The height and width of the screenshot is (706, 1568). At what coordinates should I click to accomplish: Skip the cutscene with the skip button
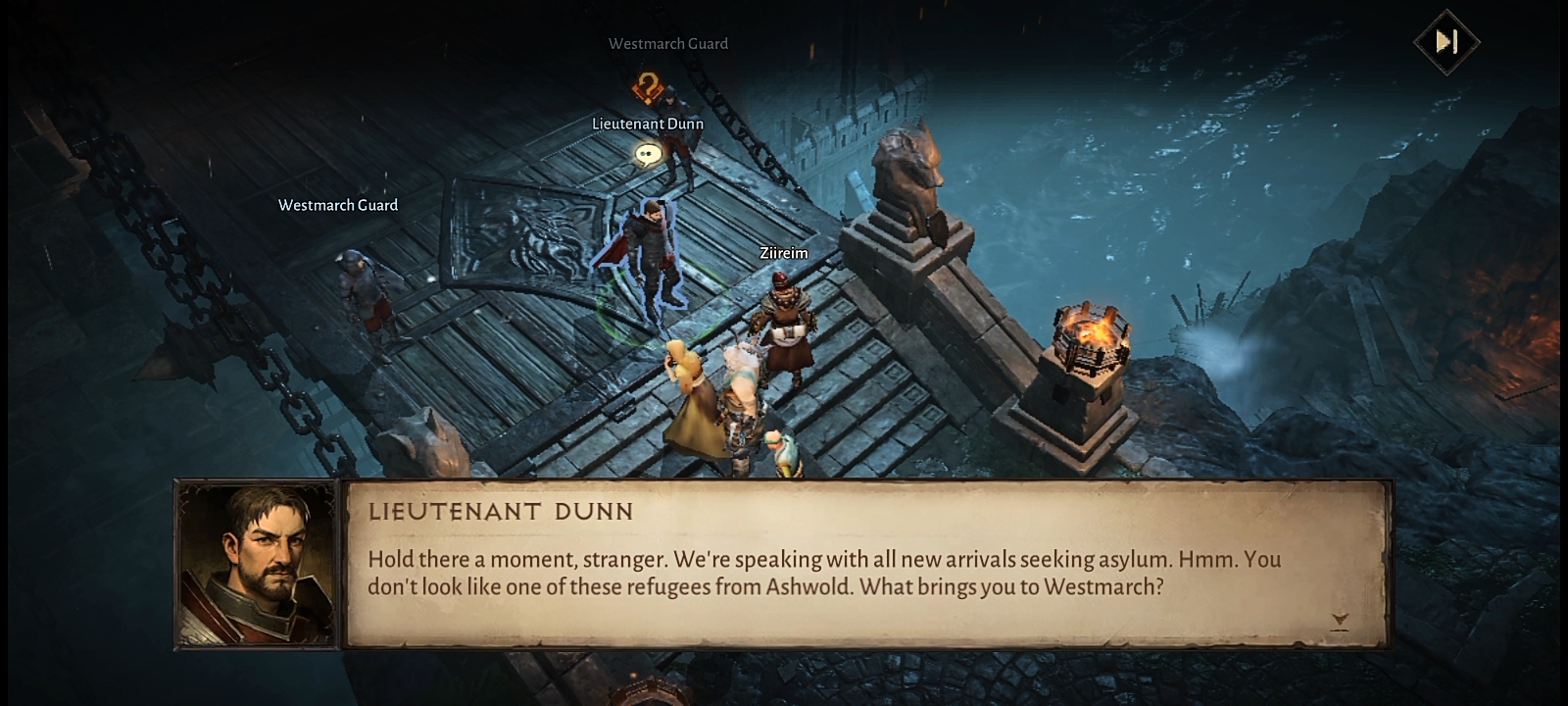(x=1446, y=41)
